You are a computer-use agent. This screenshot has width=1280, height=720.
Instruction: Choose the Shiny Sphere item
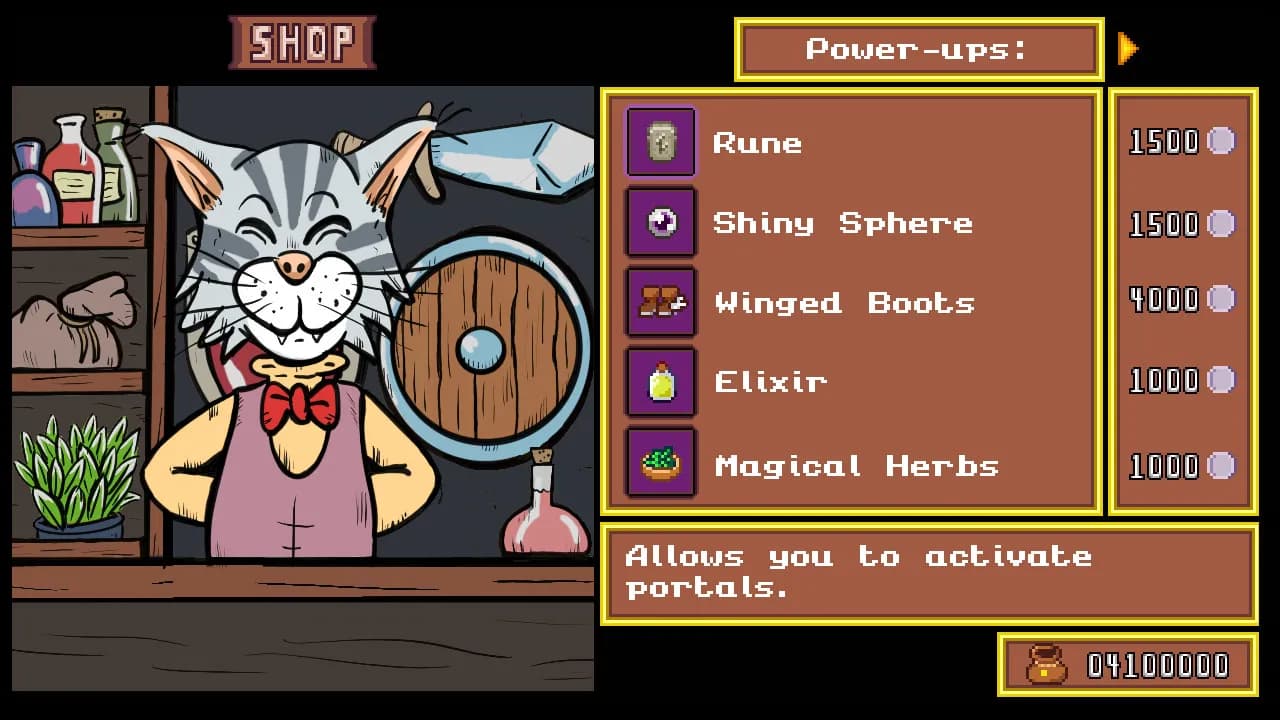pyautogui.click(x=842, y=223)
